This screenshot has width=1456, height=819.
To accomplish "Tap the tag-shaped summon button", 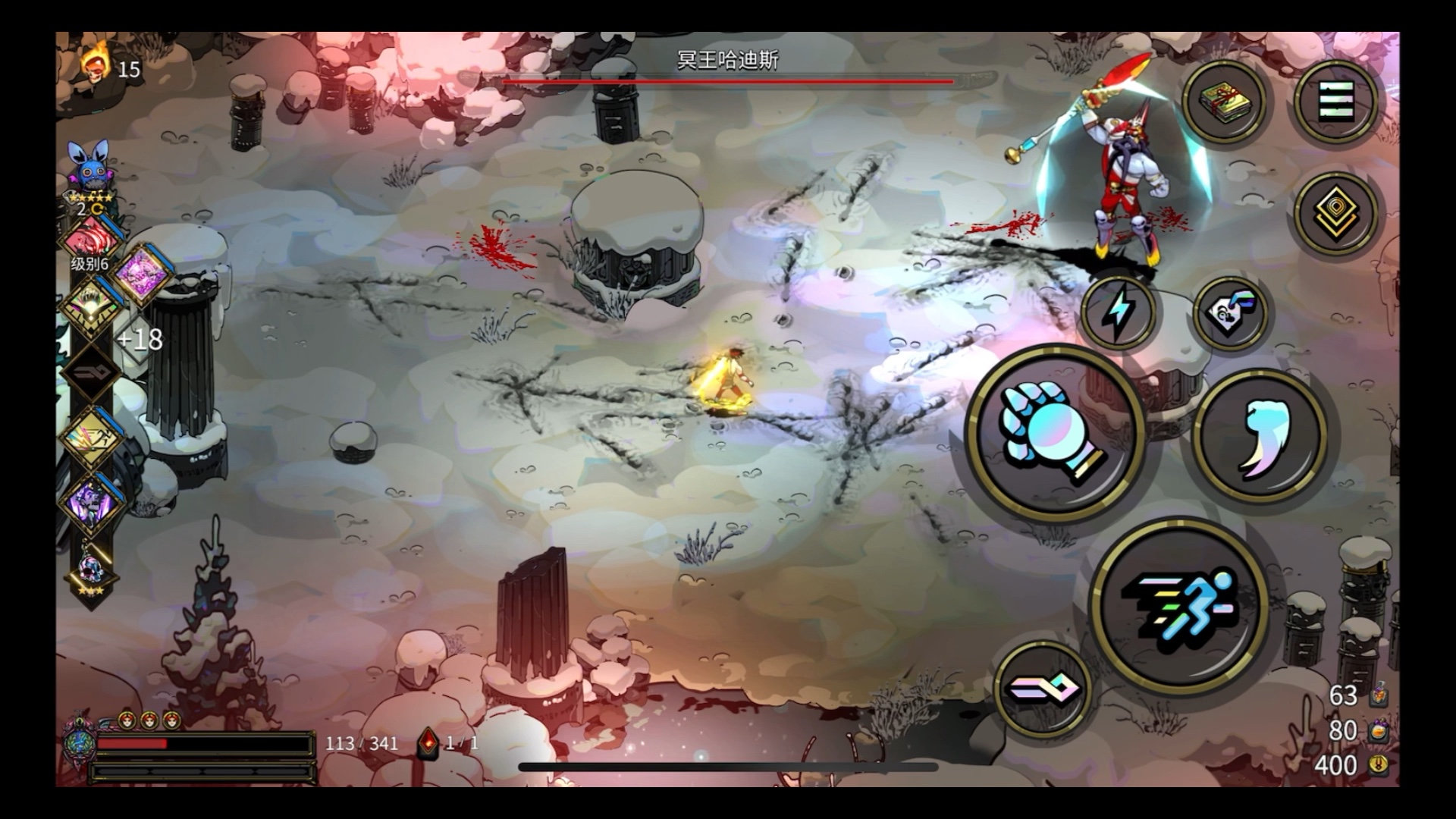I will point(1230,311).
